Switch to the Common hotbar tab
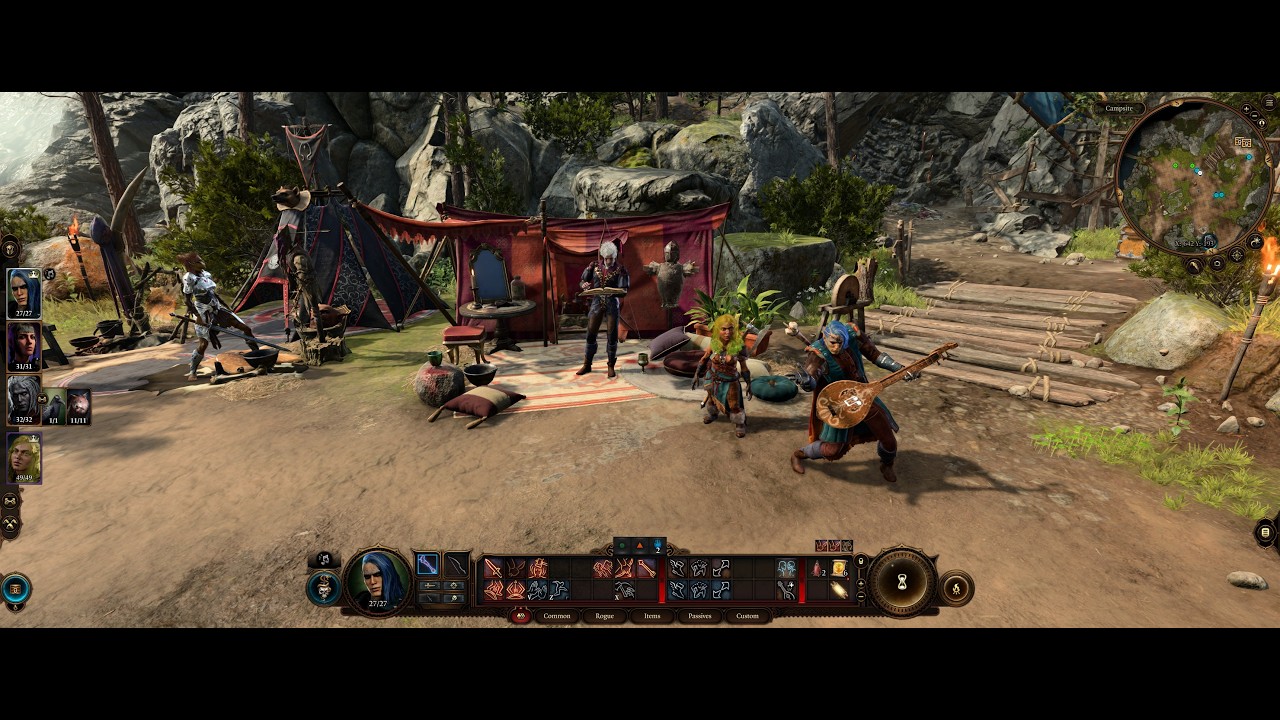1280x720 pixels. 557,616
